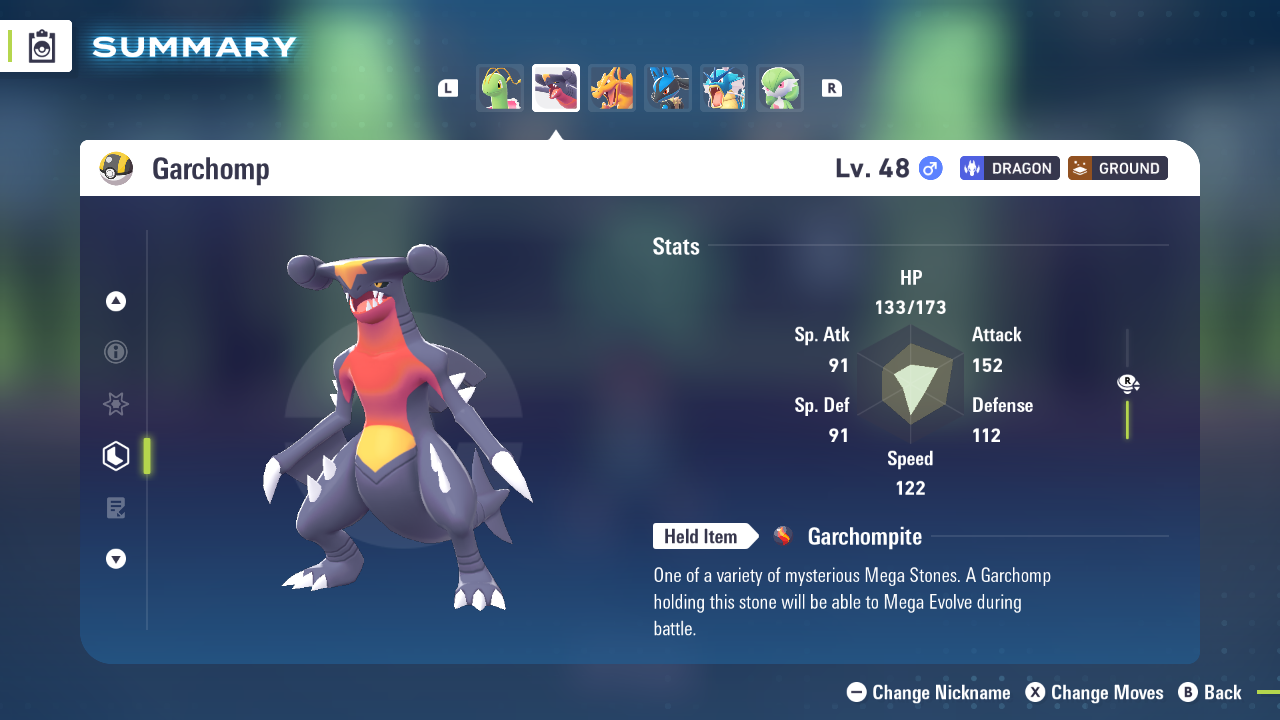Select Charizard from the party bar
The image size is (1280, 720).
[611, 88]
